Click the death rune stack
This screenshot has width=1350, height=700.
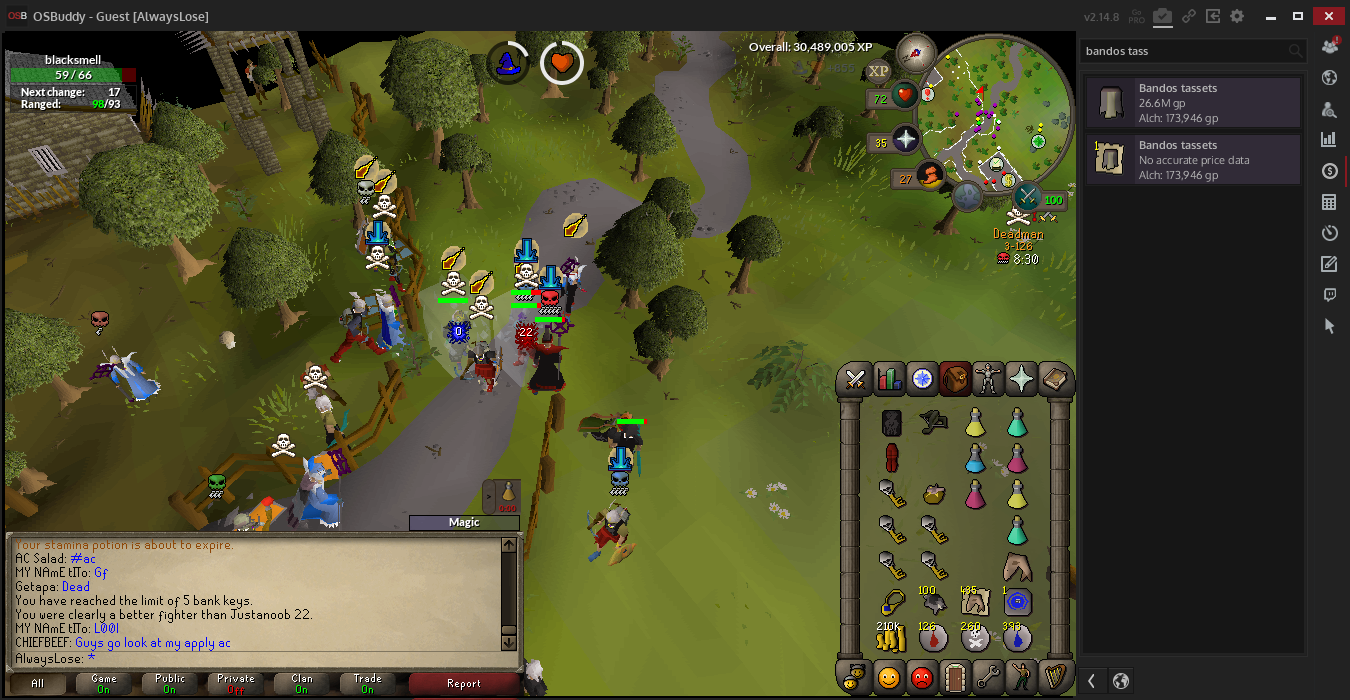[975, 637]
